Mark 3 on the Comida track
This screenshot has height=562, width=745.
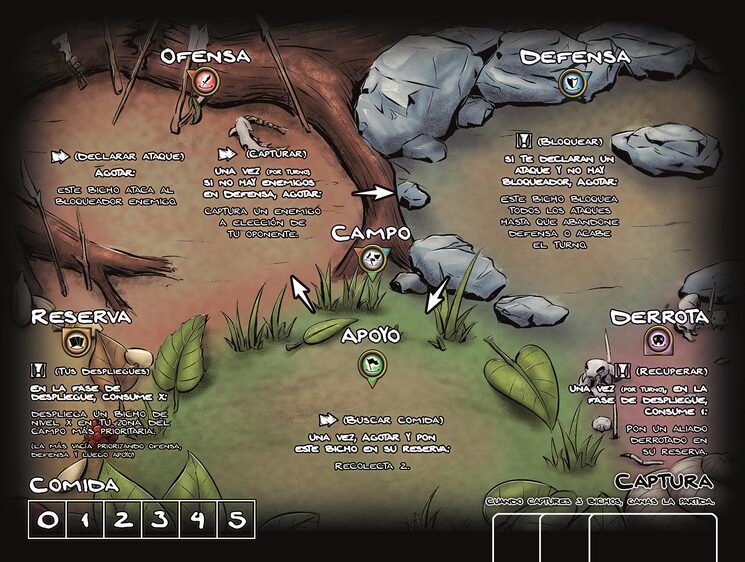160,519
